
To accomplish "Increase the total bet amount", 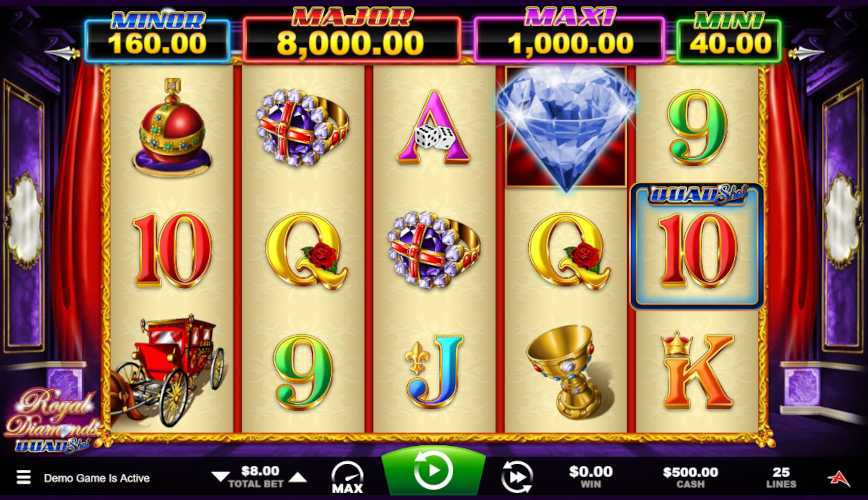I will [298, 477].
